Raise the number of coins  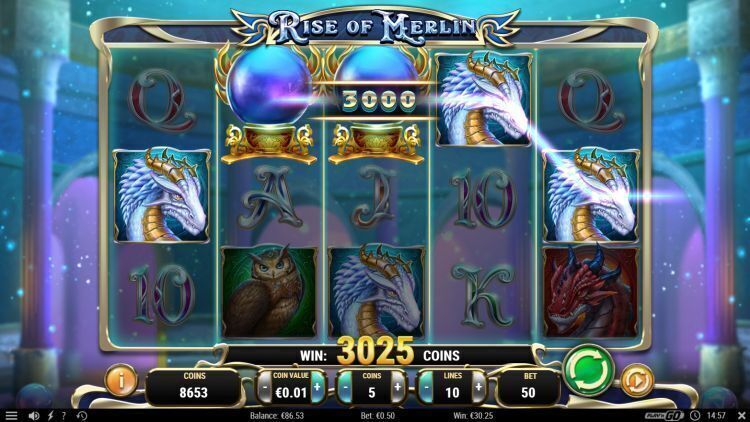click(397, 385)
